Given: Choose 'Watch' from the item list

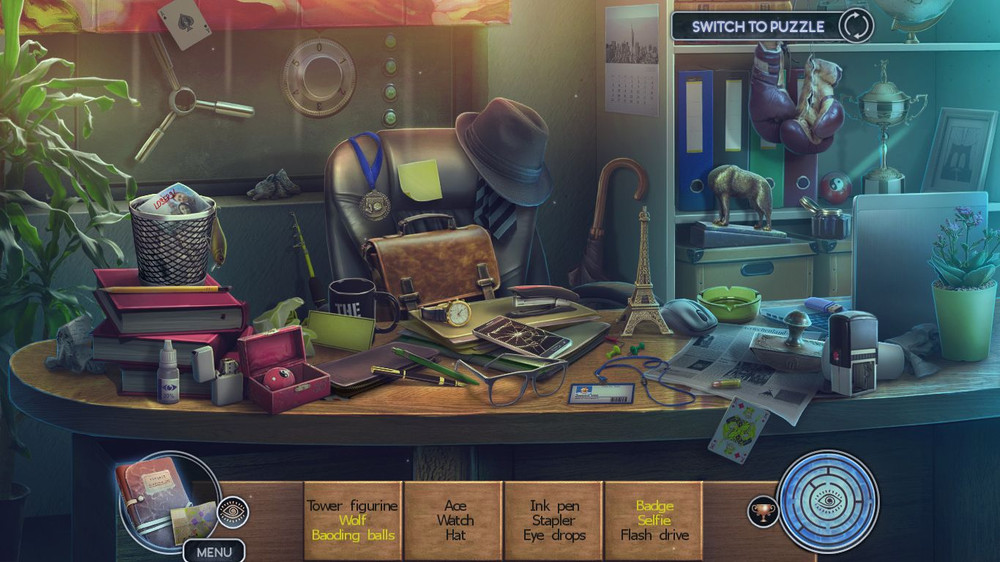Looking at the screenshot, I should [x=454, y=520].
